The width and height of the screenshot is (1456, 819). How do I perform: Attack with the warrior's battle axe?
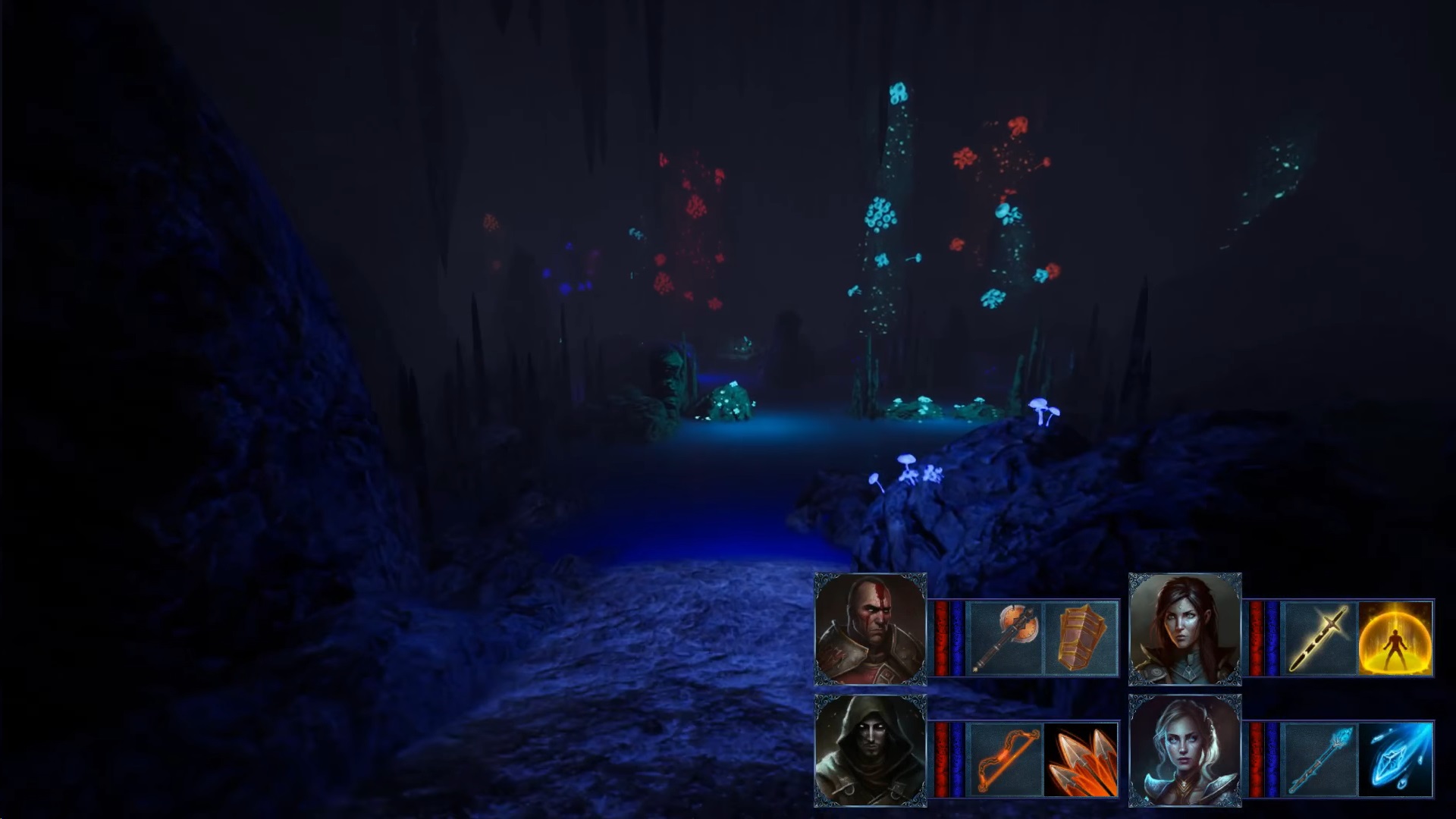tap(1006, 638)
